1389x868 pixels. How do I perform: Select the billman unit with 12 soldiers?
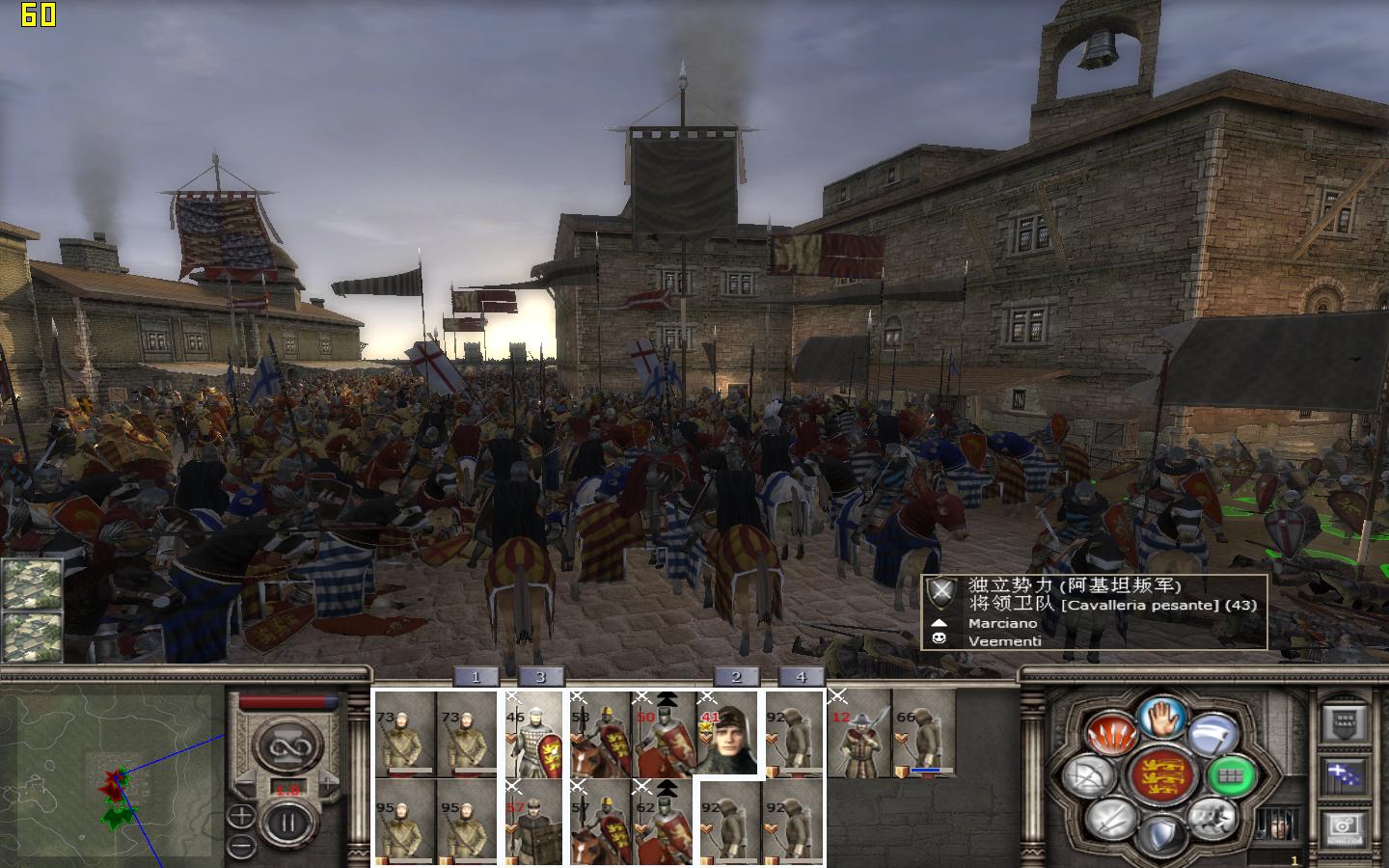coord(859,735)
